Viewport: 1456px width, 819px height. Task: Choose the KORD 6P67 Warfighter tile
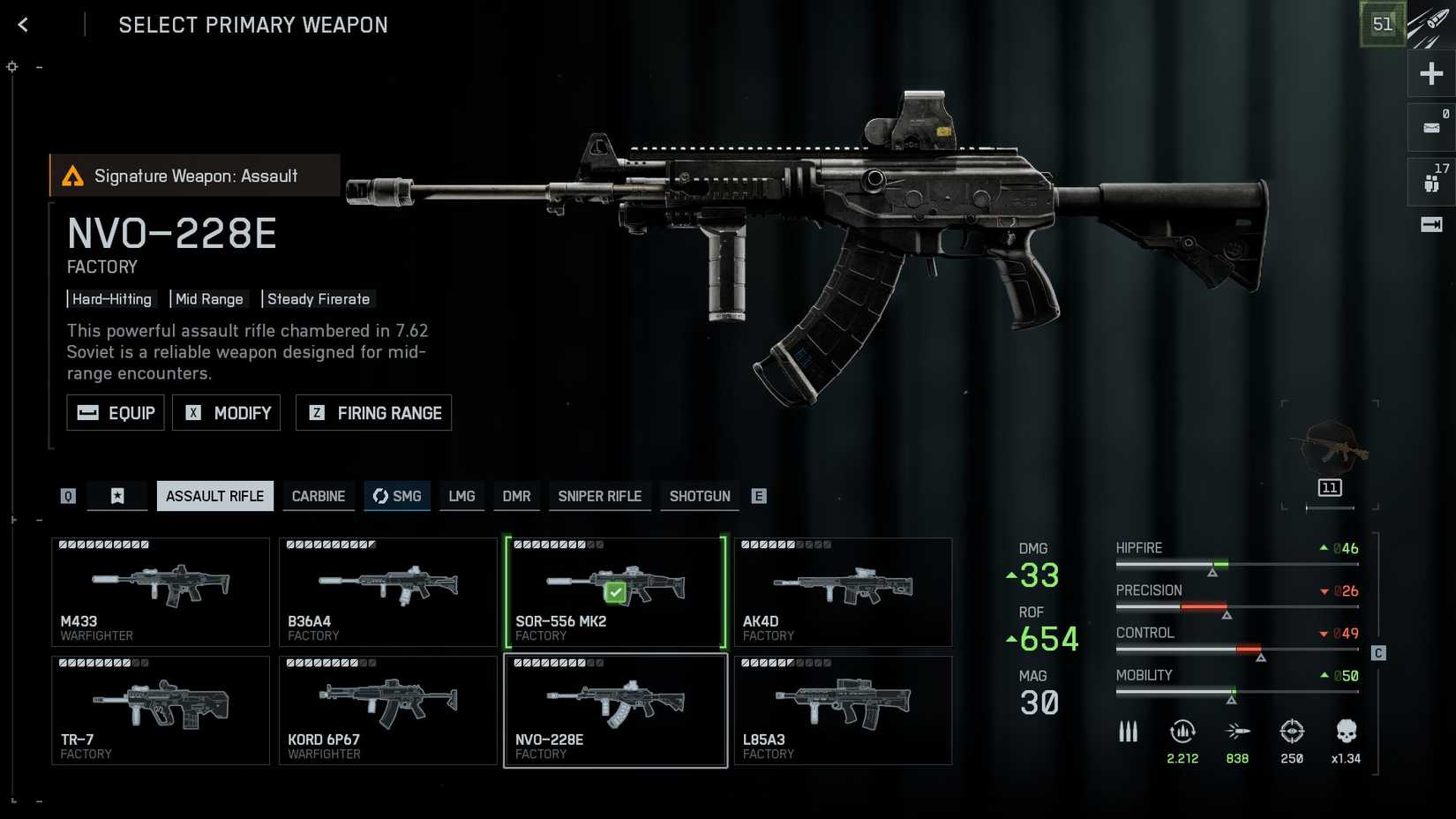click(388, 710)
